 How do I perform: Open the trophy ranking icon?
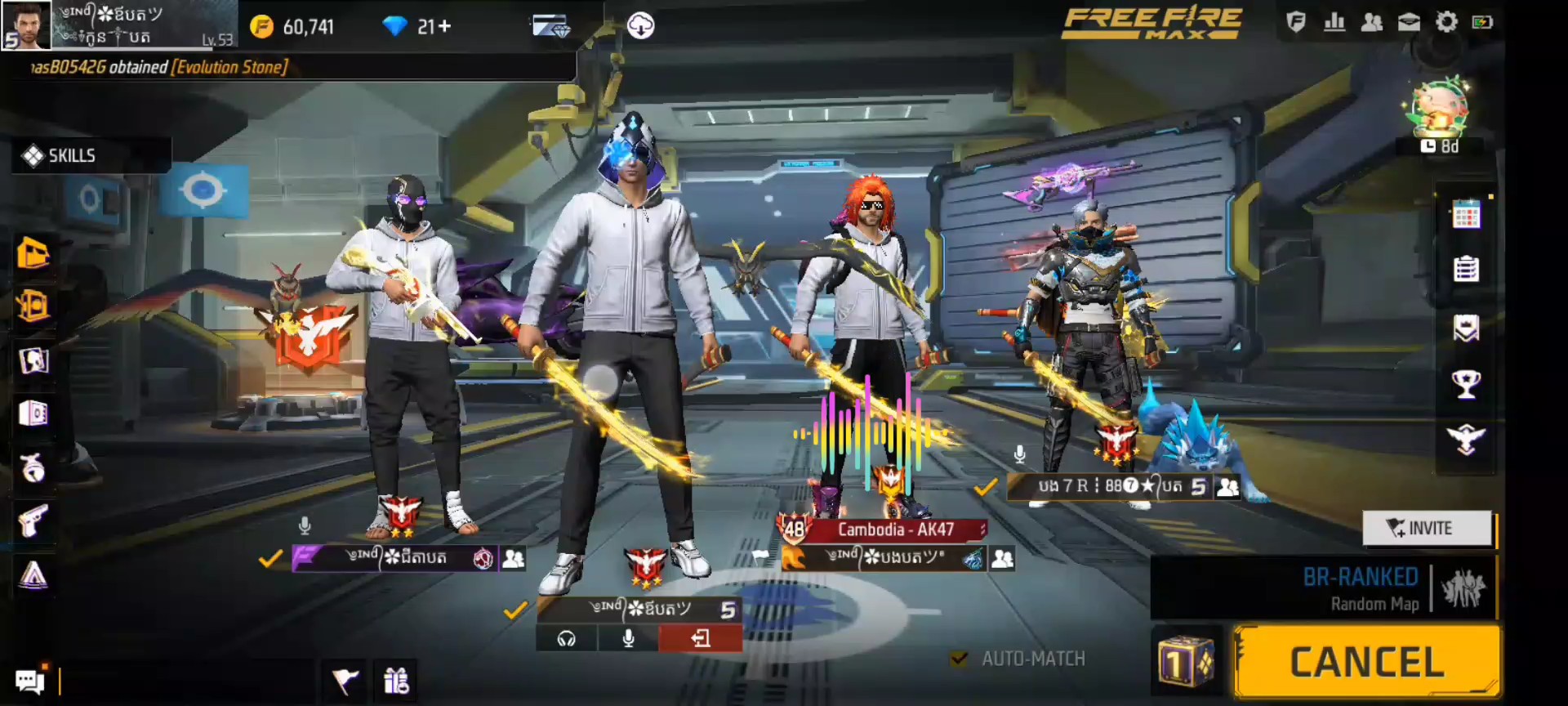click(1466, 383)
